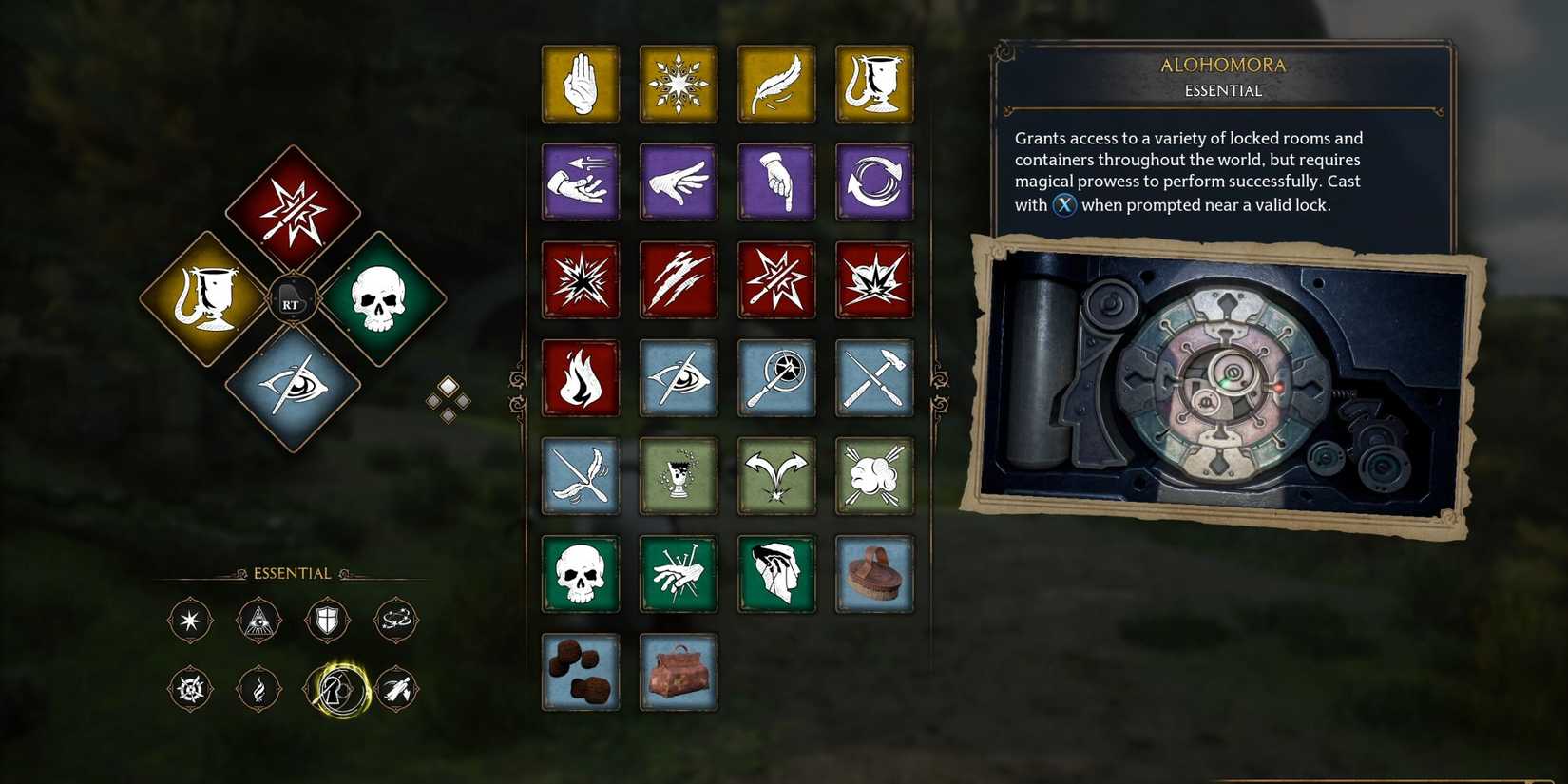1568x784 pixels.
Task: Select the Descendo pointing-hand spell
Action: pos(776,182)
